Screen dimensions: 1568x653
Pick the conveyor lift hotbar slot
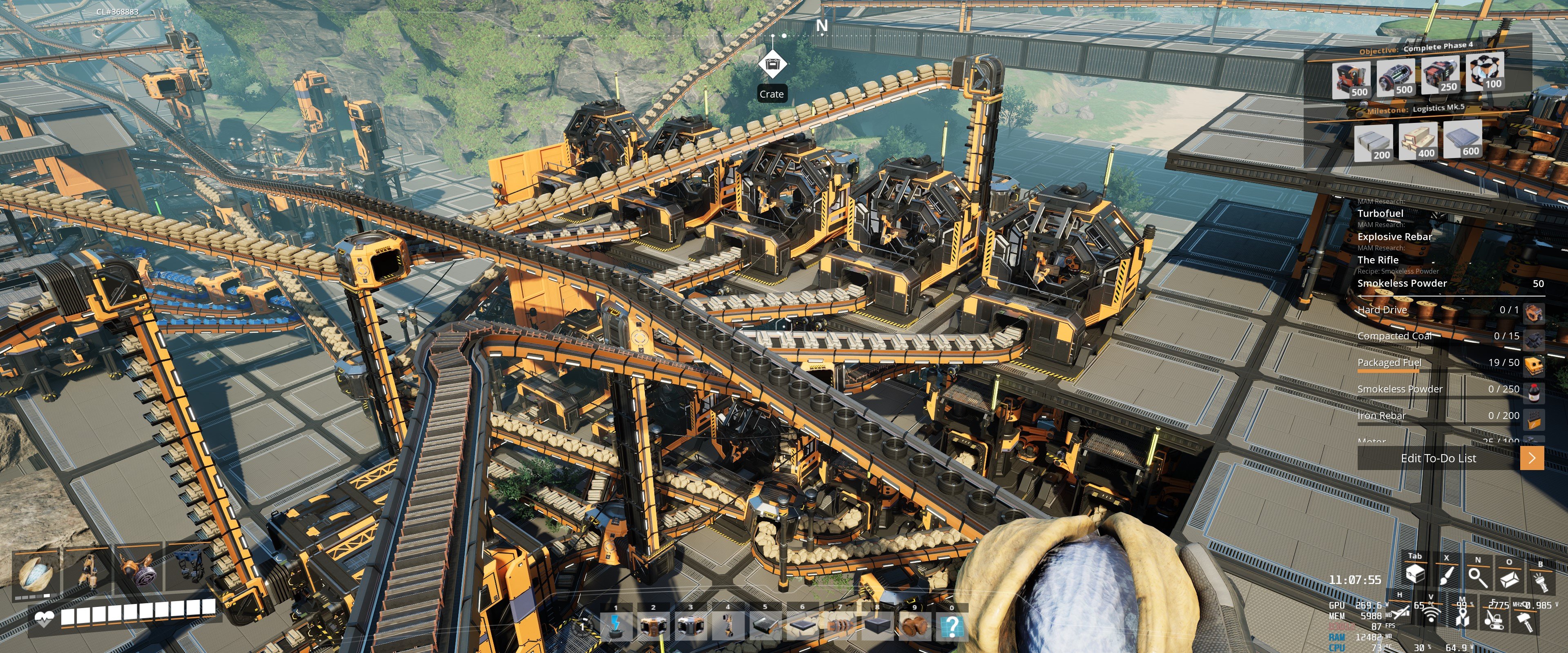click(x=728, y=626)
